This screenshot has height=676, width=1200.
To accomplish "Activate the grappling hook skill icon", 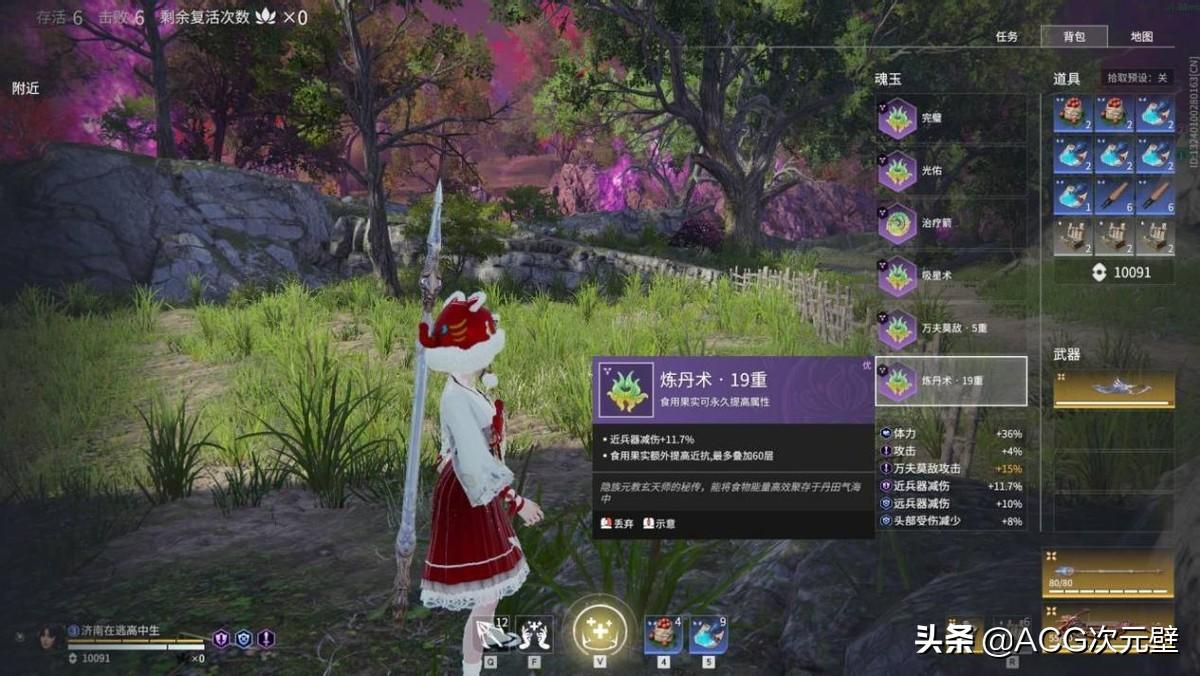I will pos(491,635).
